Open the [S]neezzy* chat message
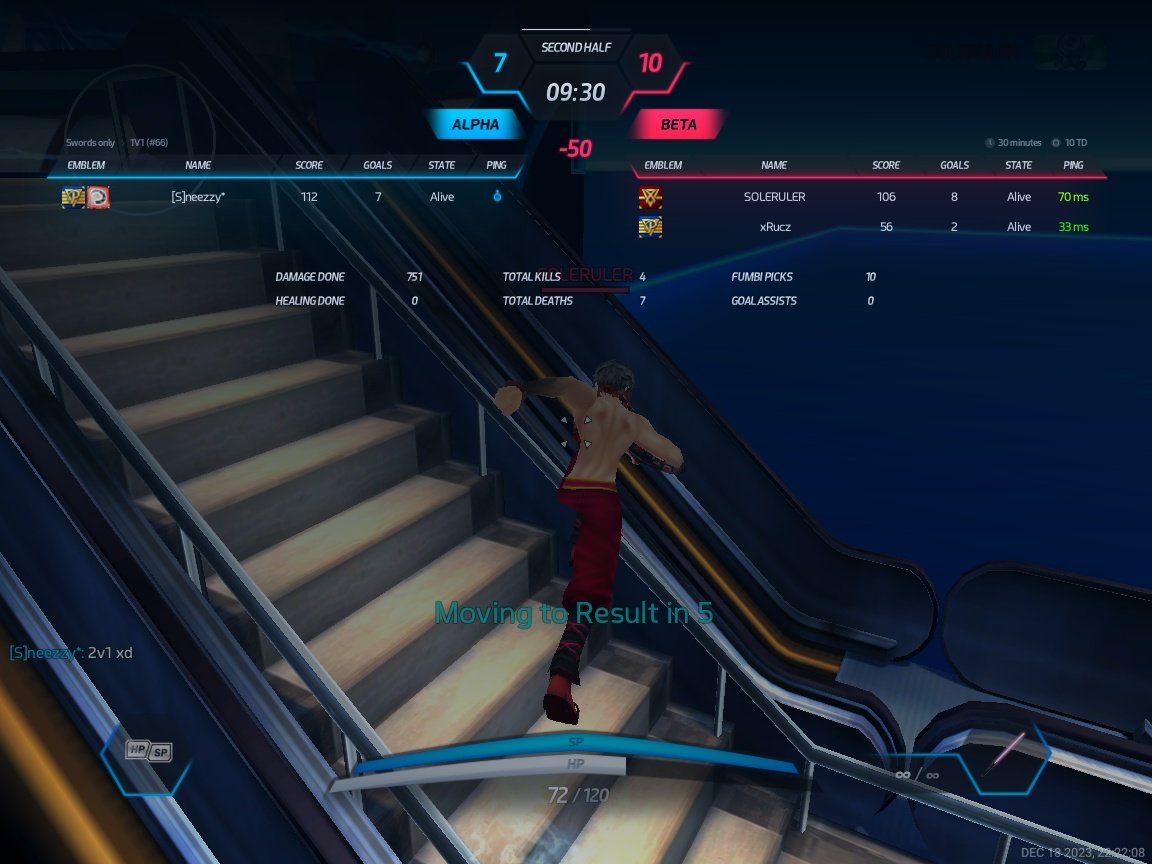 pyautogui.click(x=71, y=653)
